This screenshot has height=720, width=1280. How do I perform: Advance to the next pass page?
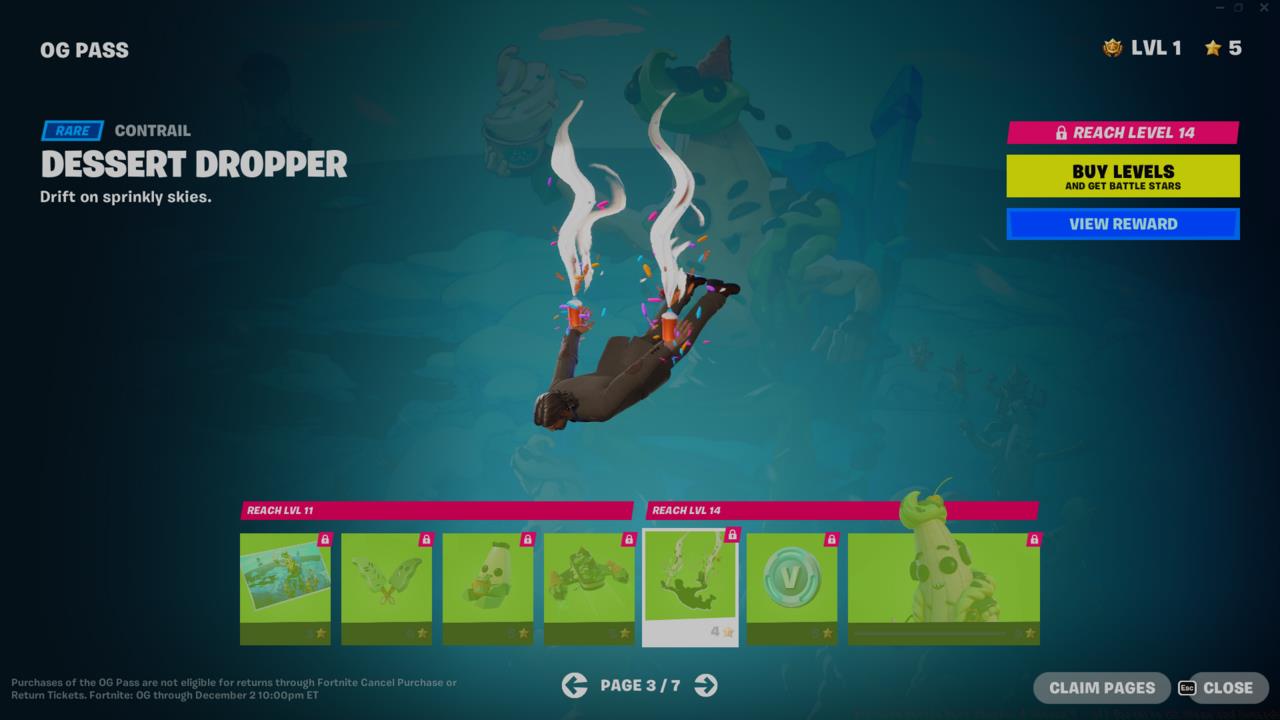tap(706, 685)
